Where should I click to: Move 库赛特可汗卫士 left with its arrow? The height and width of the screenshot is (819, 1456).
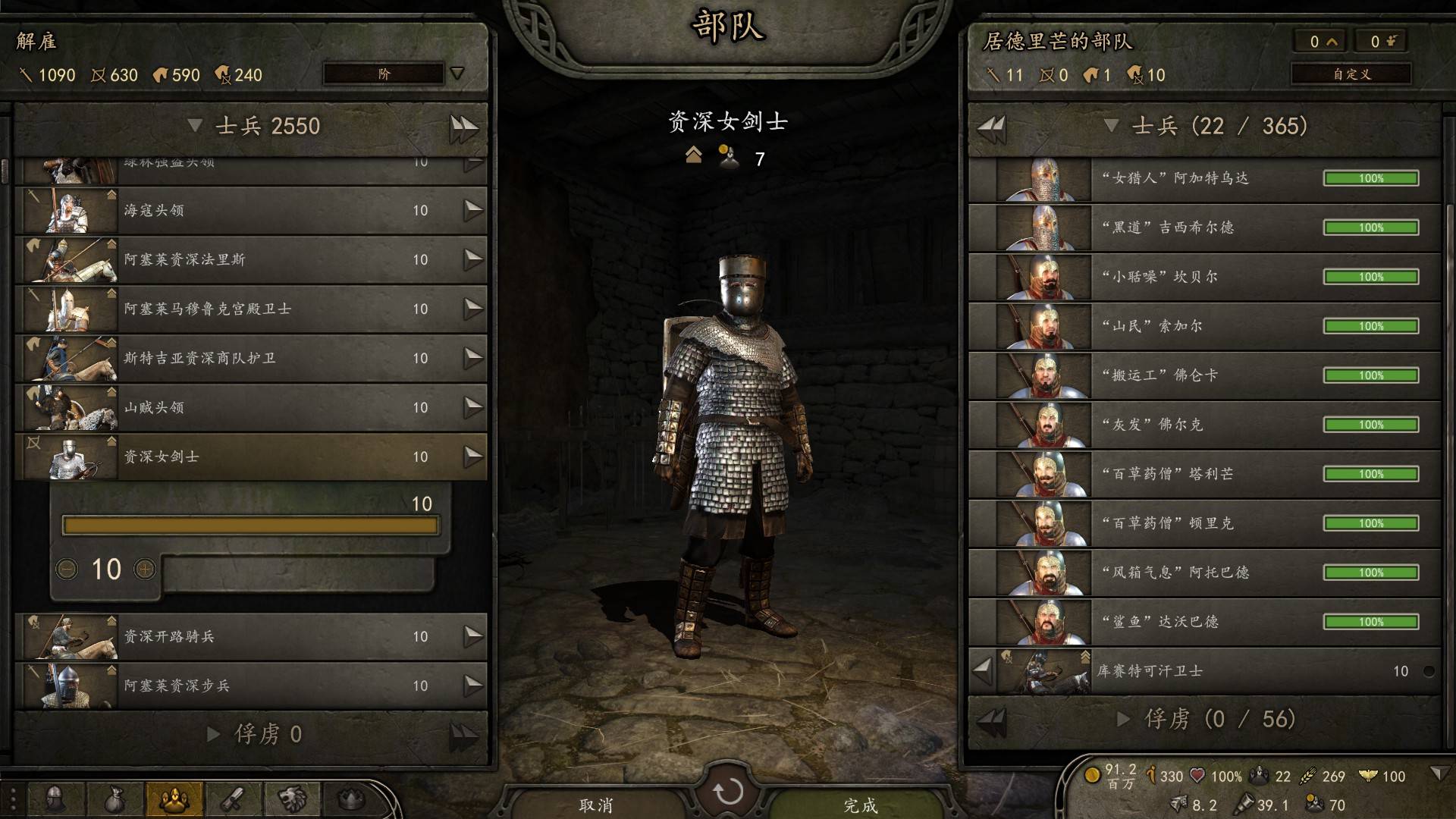point(982,670)
